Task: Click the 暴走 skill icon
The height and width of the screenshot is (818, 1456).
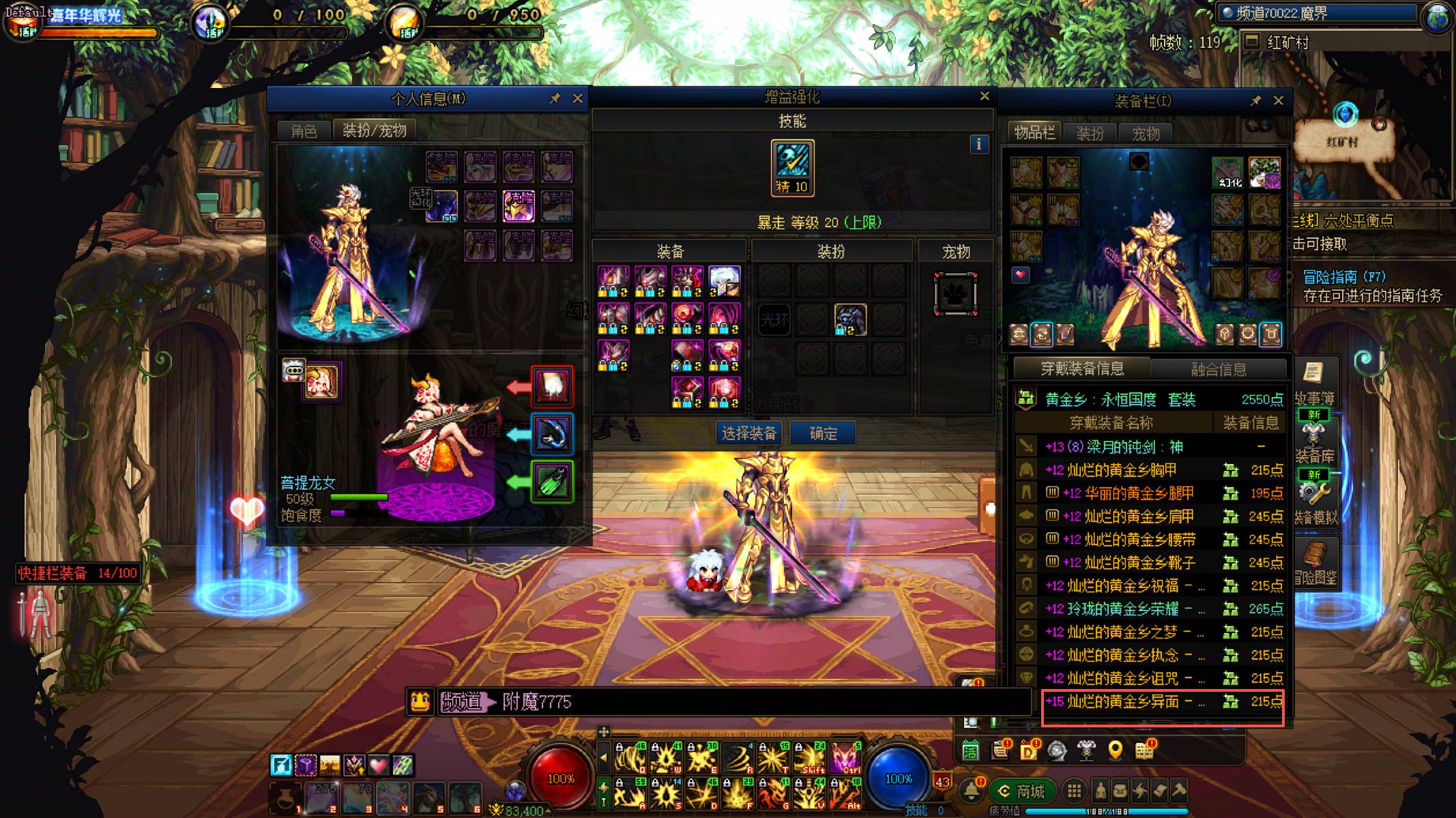Action: tap(792, 168)
